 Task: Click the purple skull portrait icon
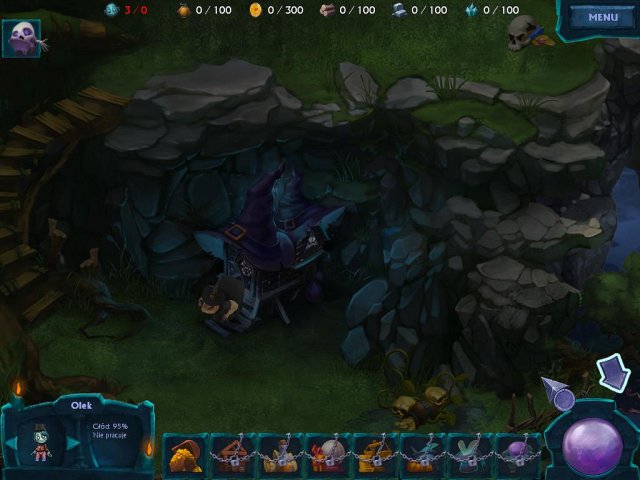(x=21, y=39)
